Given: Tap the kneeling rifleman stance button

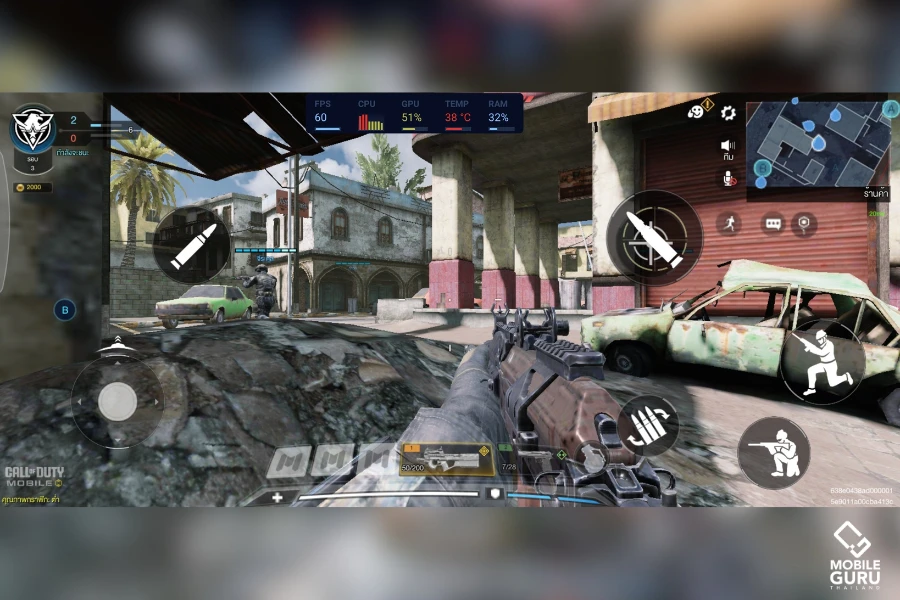Looking at the screenshot, I should pyautogui.click(x=774, y=453).
